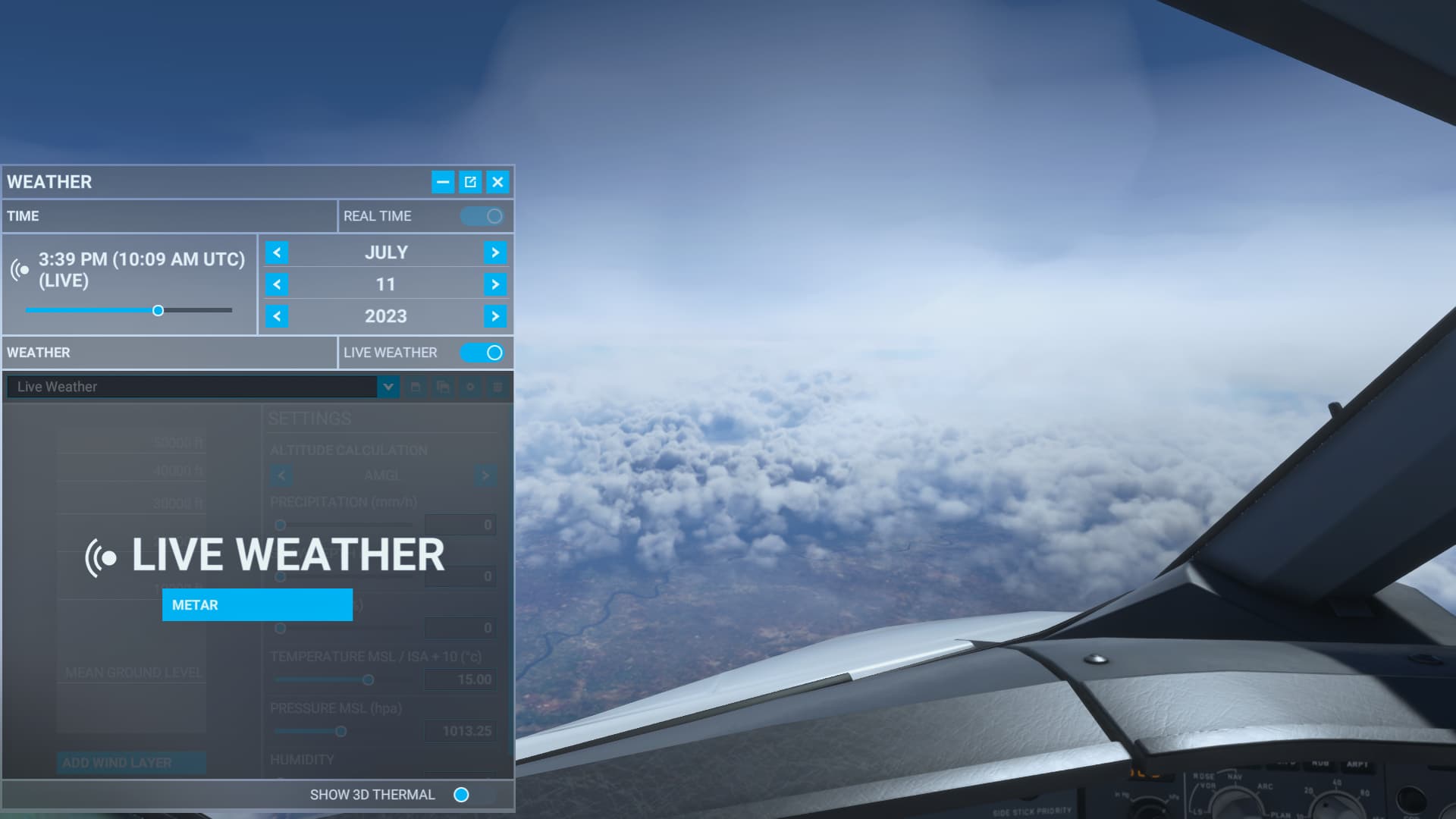Duplicate the Live Weather preset

tap(442, 387)
